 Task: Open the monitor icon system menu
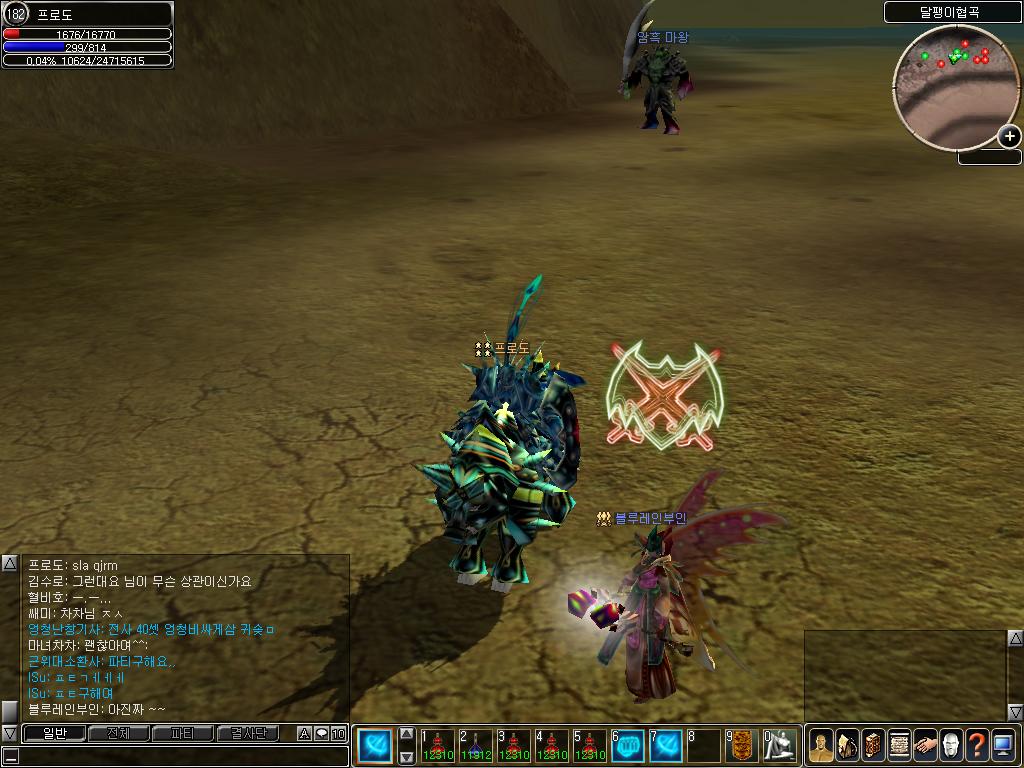tap(1003, 746)
